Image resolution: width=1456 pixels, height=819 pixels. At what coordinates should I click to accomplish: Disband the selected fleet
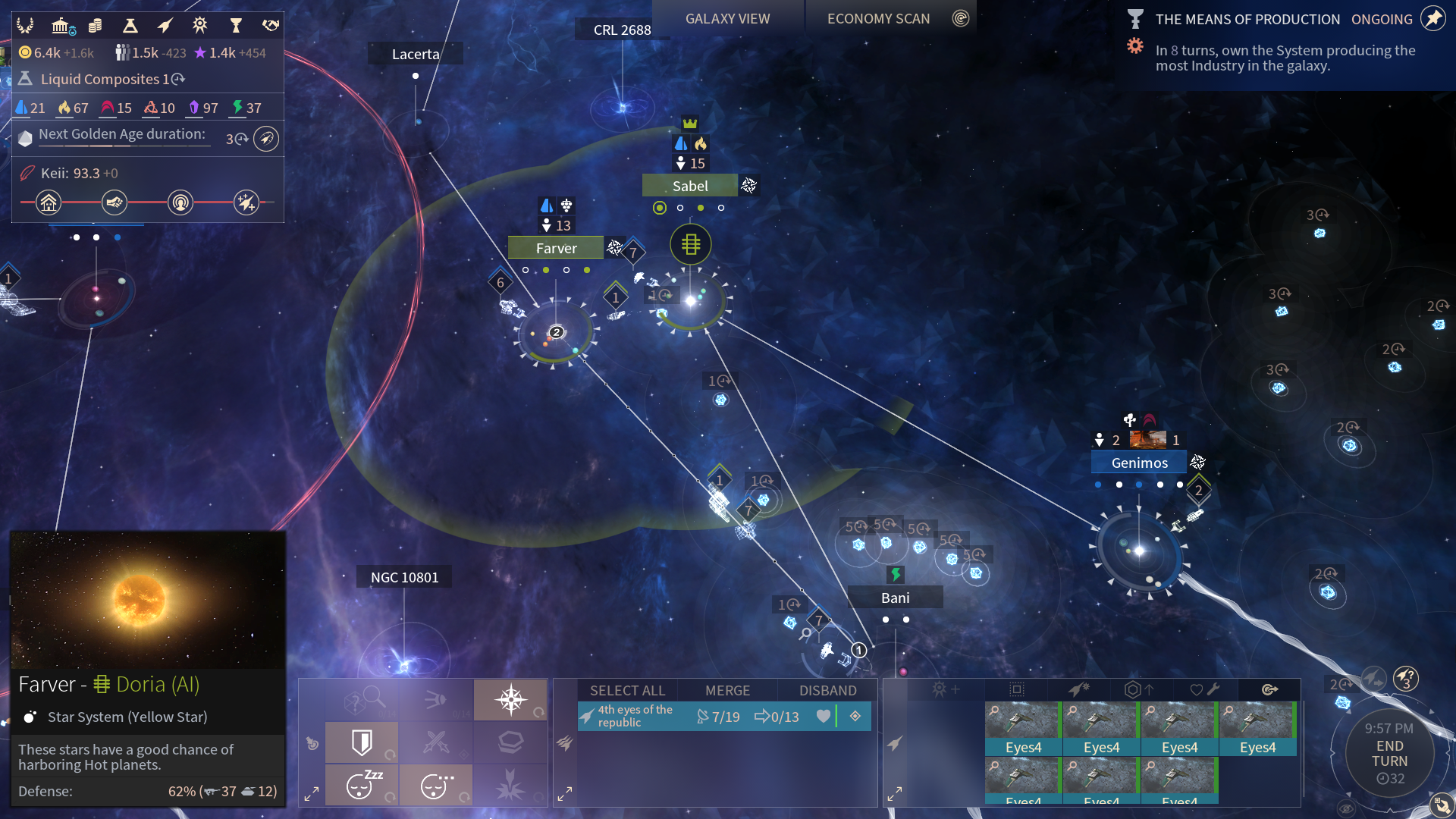[x=827, y=690]
